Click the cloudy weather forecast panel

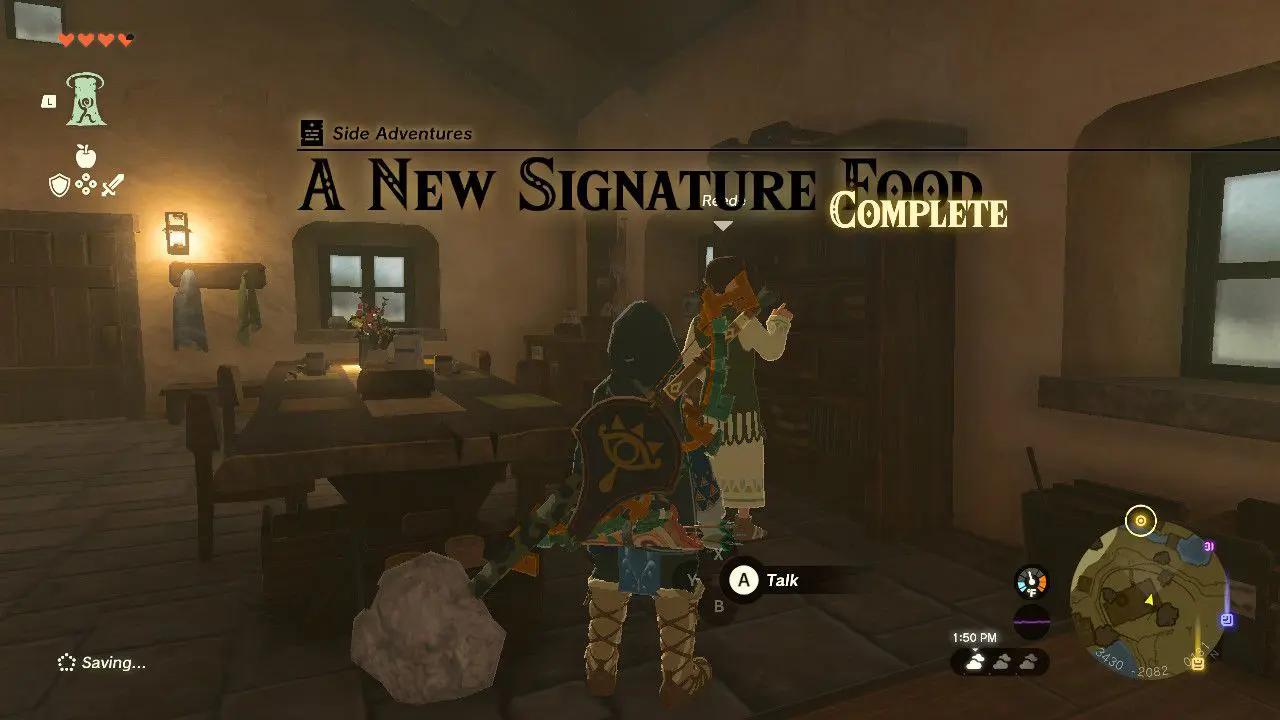pos(1000,660)
